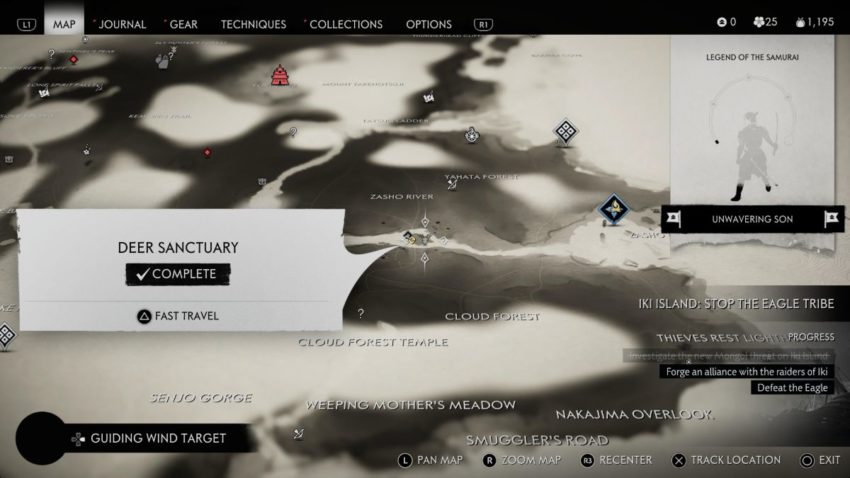Click the Track Location option

tap(729, 460)
